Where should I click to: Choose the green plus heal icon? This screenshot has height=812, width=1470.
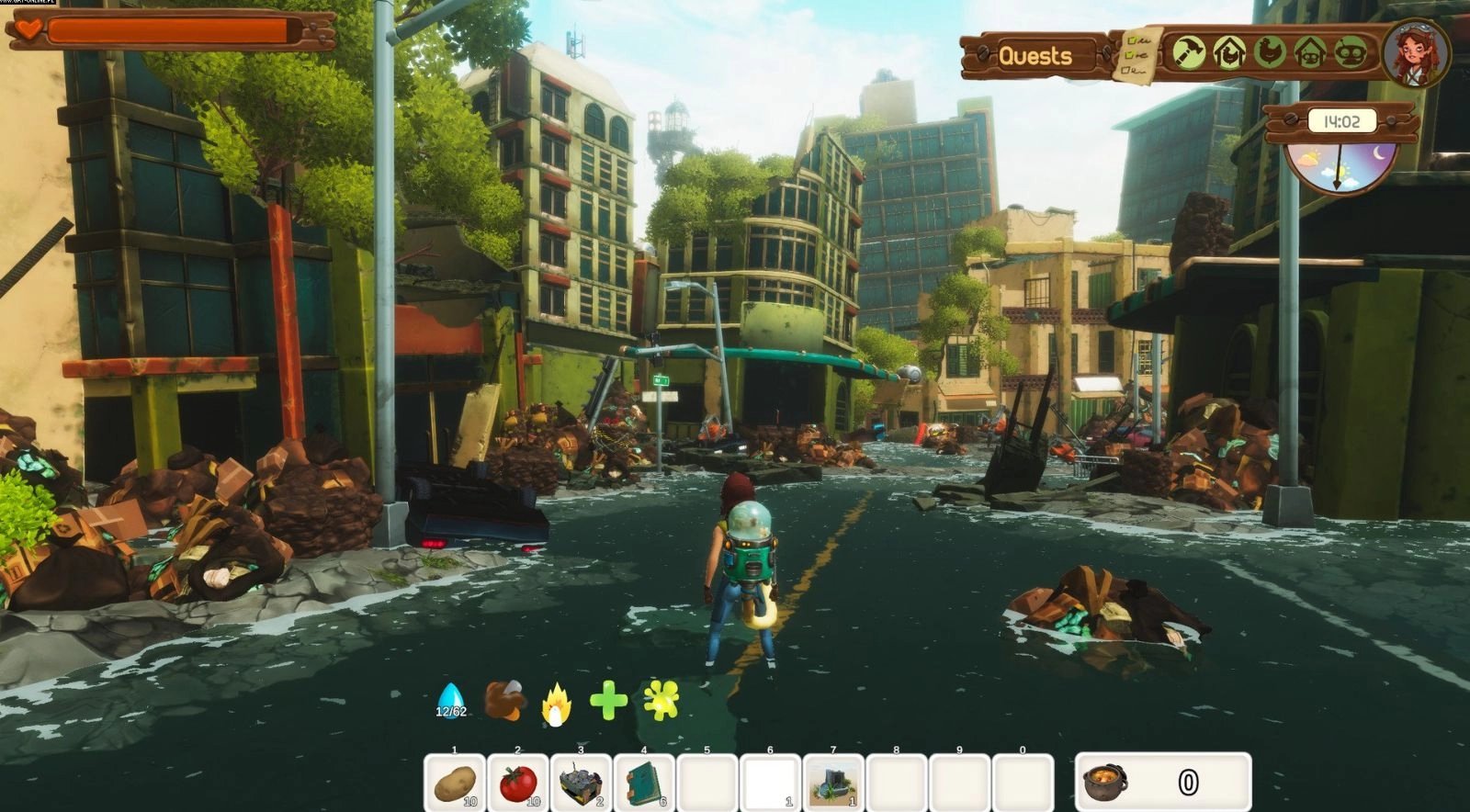point(608,702)
